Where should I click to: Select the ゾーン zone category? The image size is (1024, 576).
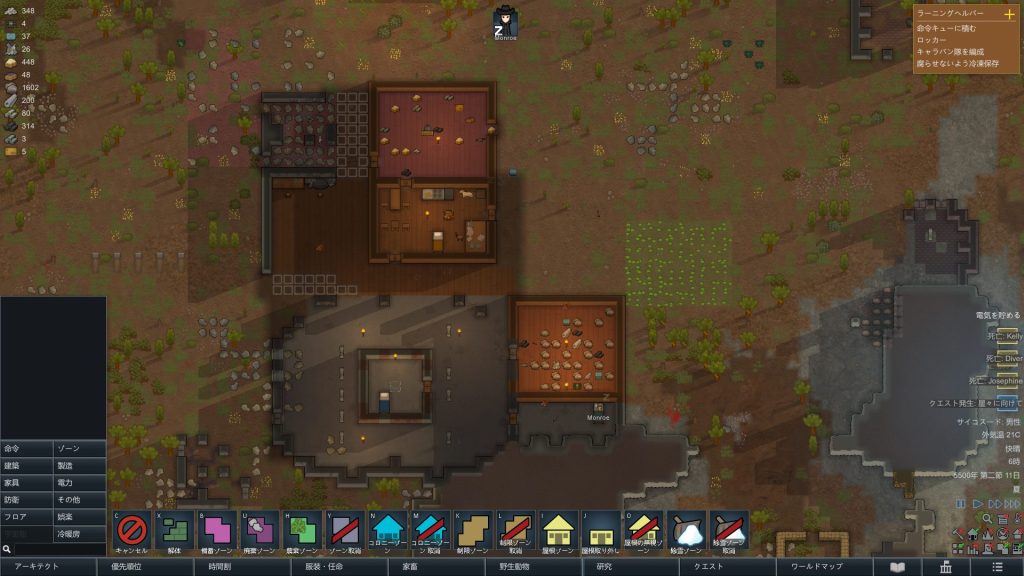80,449
